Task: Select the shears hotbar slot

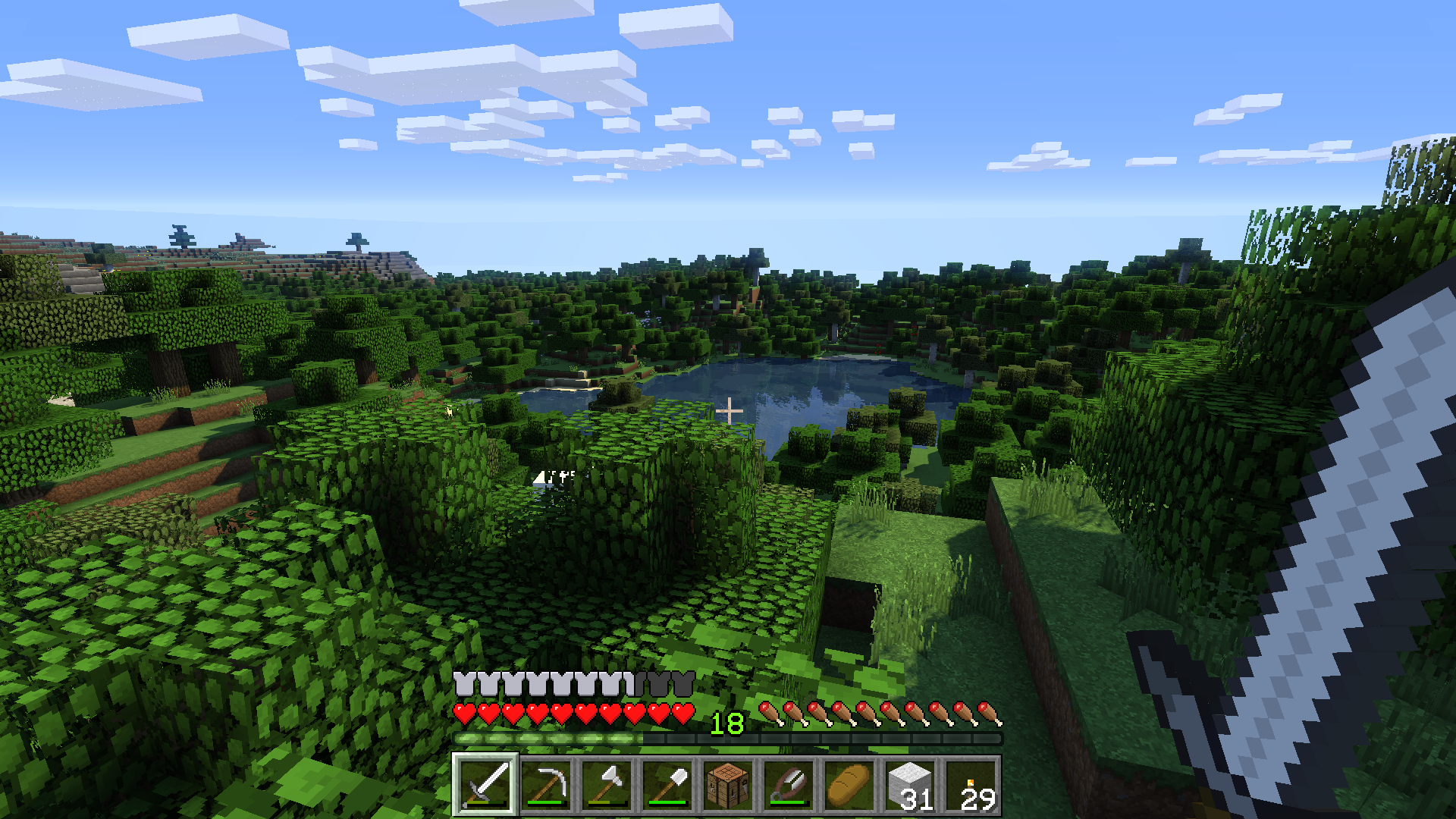Action: (x=789, y=784)
